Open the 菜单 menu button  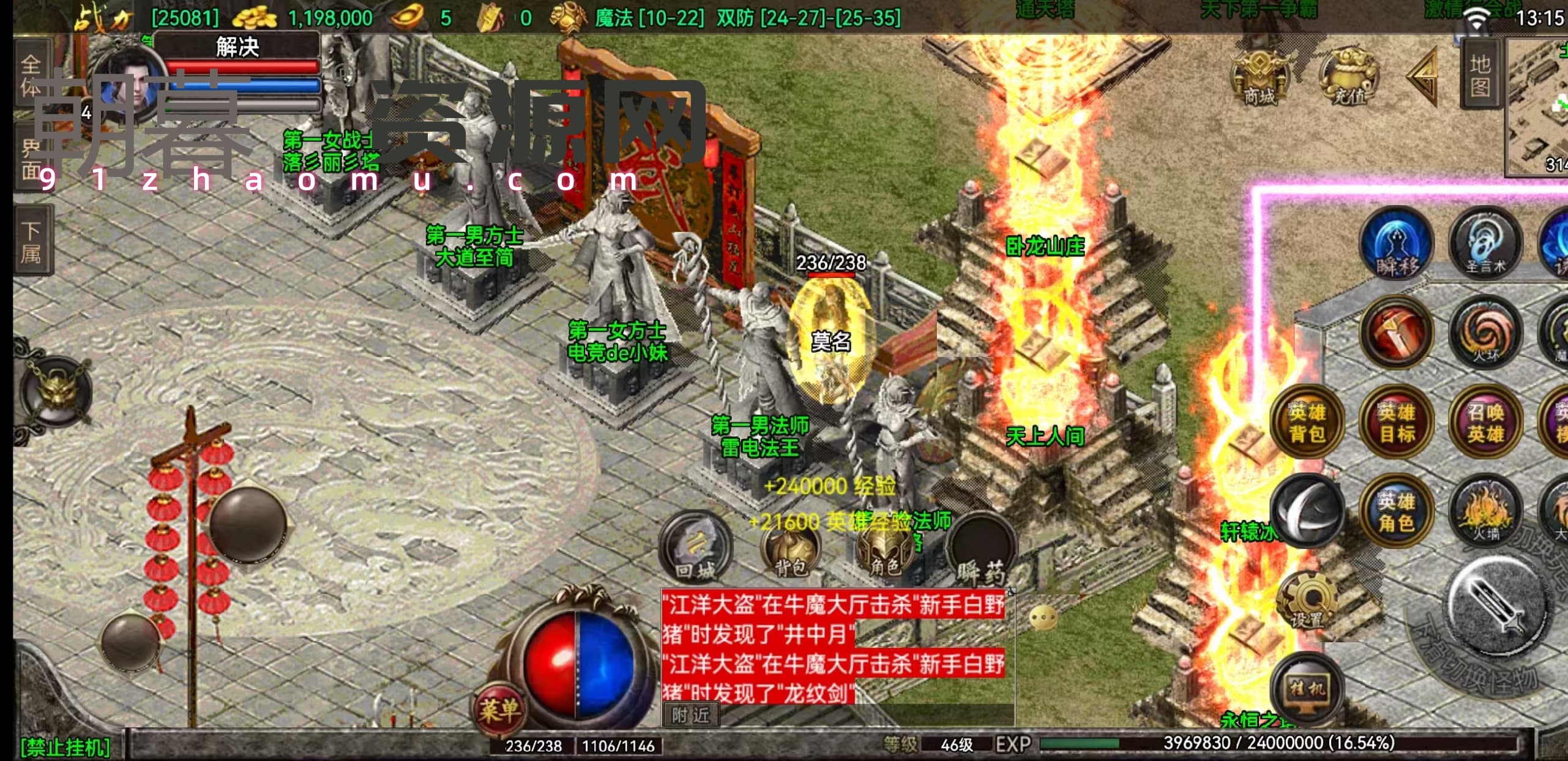(x=499, y=710)
